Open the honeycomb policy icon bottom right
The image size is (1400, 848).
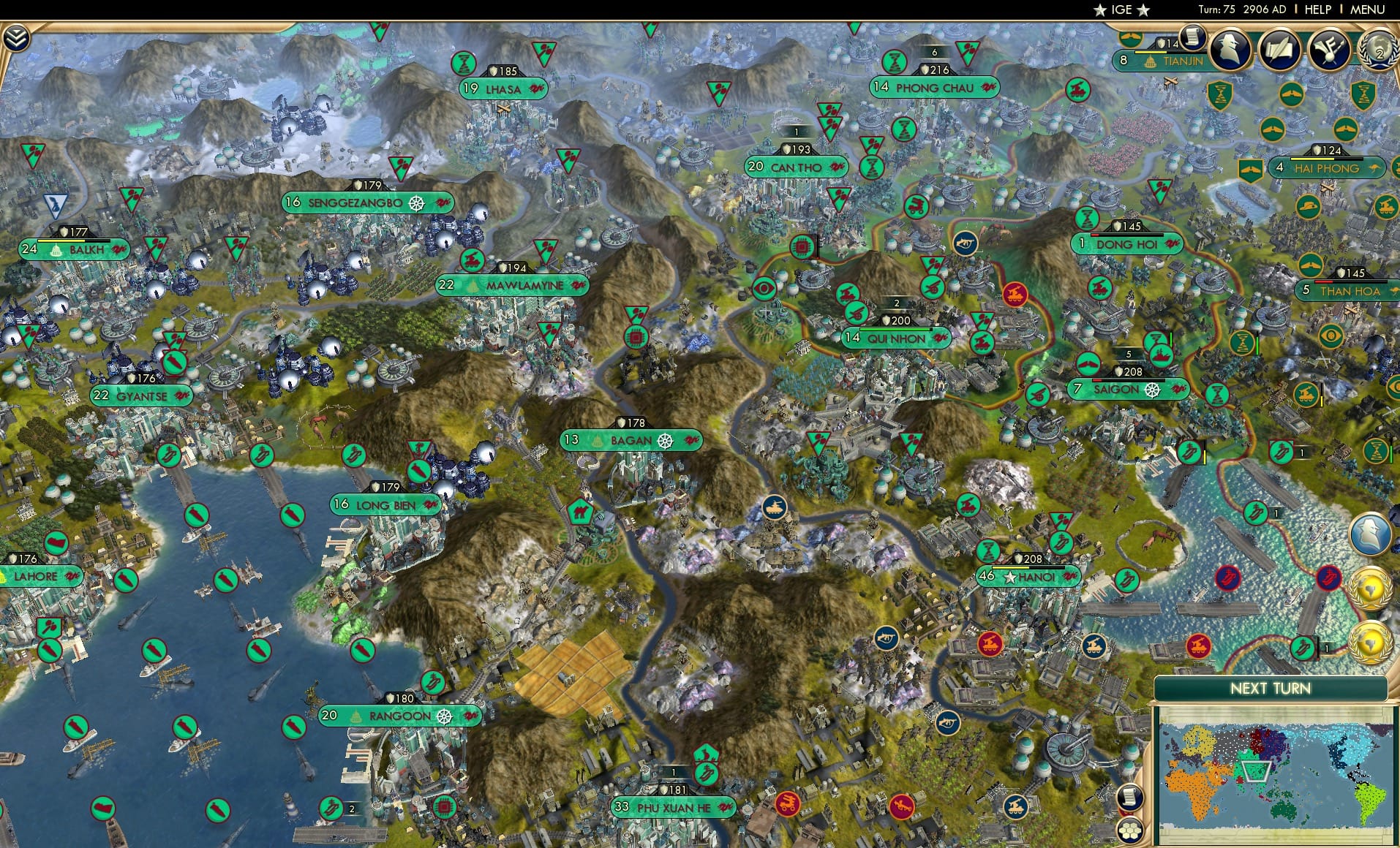tap(1131, 831)
